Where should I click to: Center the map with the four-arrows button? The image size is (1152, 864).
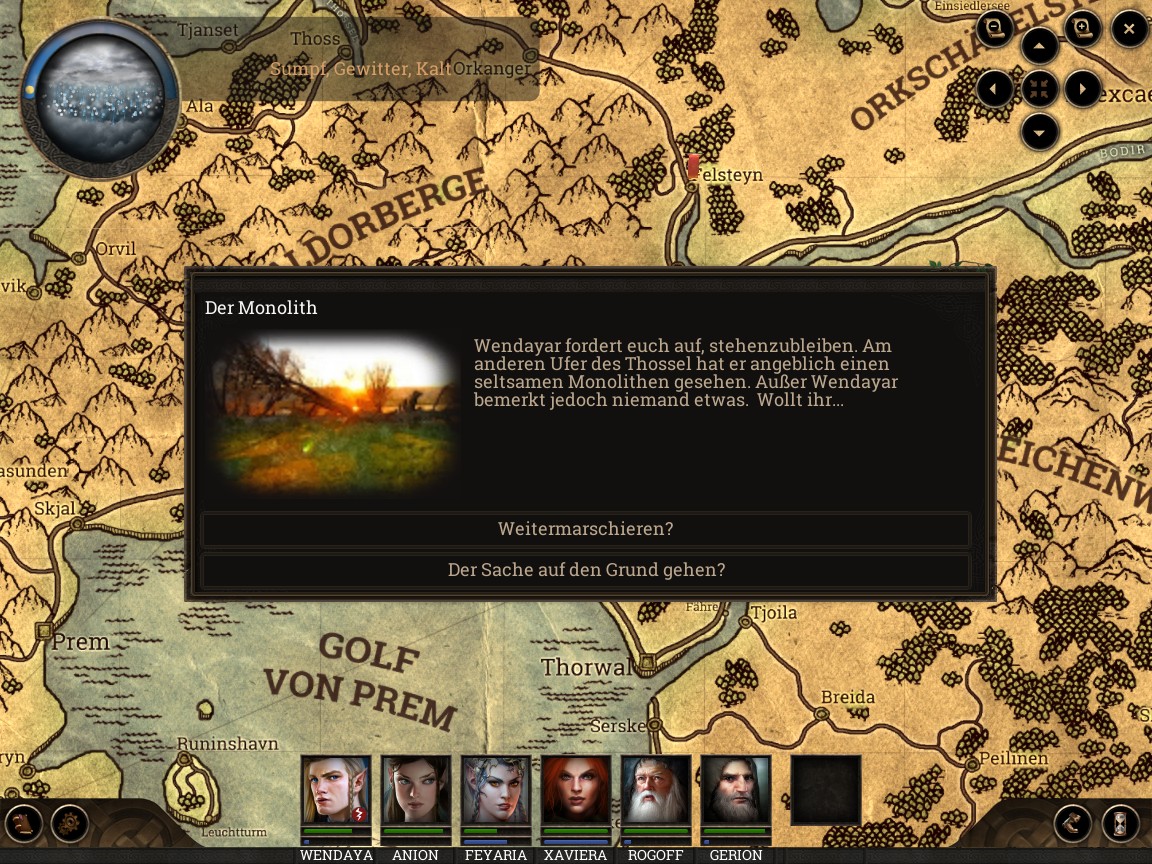point(1040,89)
